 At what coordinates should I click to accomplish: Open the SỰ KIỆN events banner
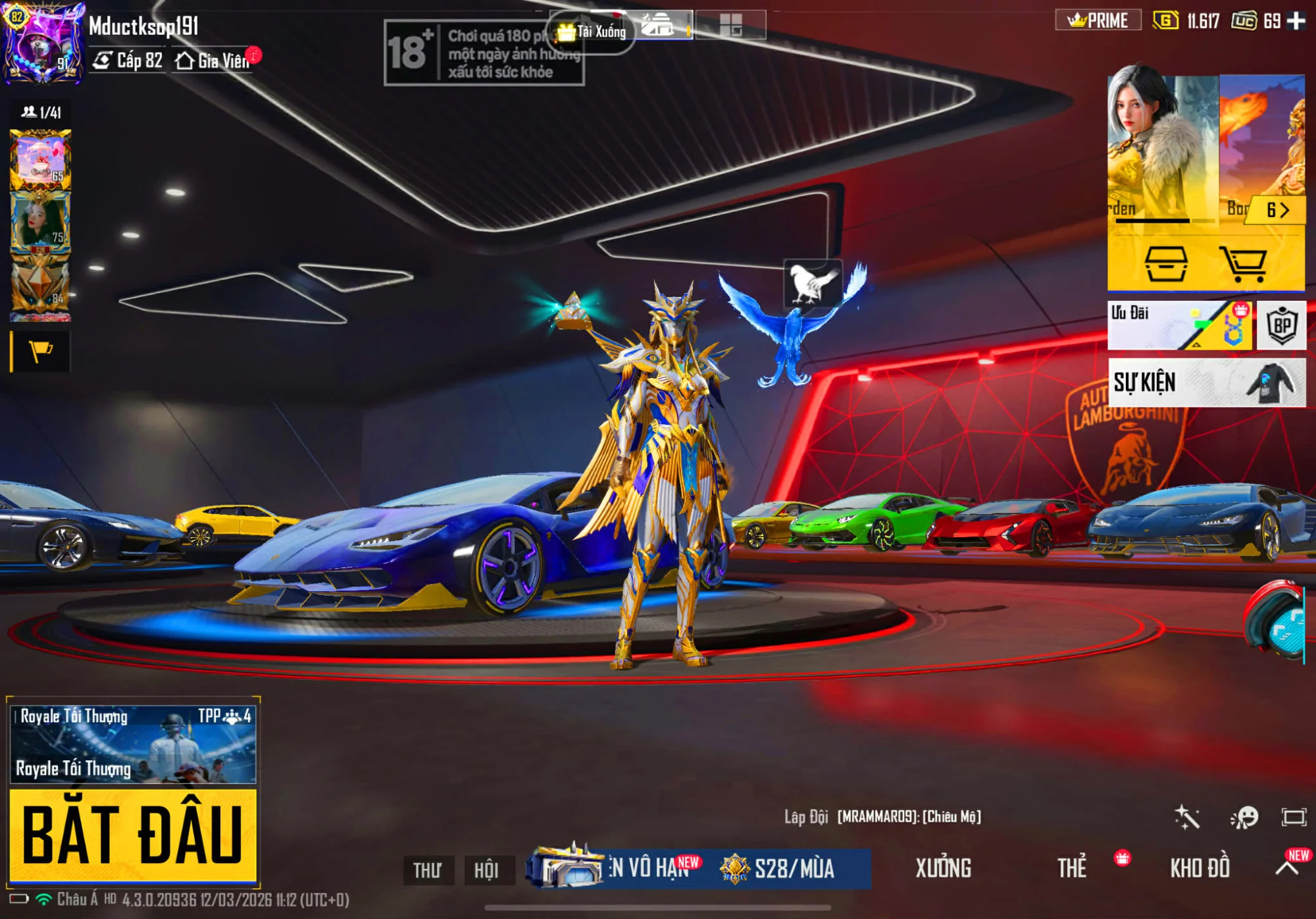coord(1206,382)
